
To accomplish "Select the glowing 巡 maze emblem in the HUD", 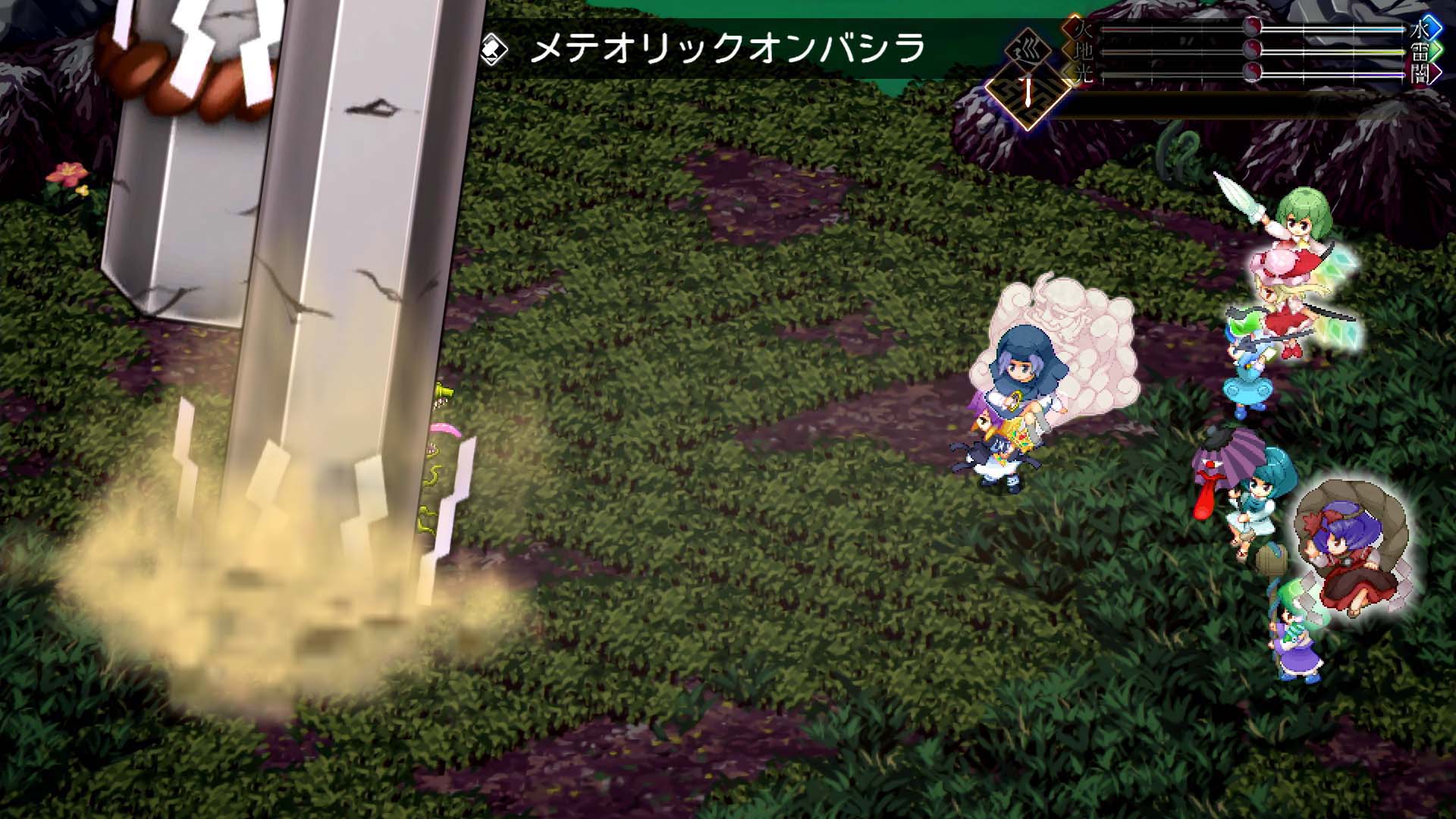I will tap(1028, 96).
